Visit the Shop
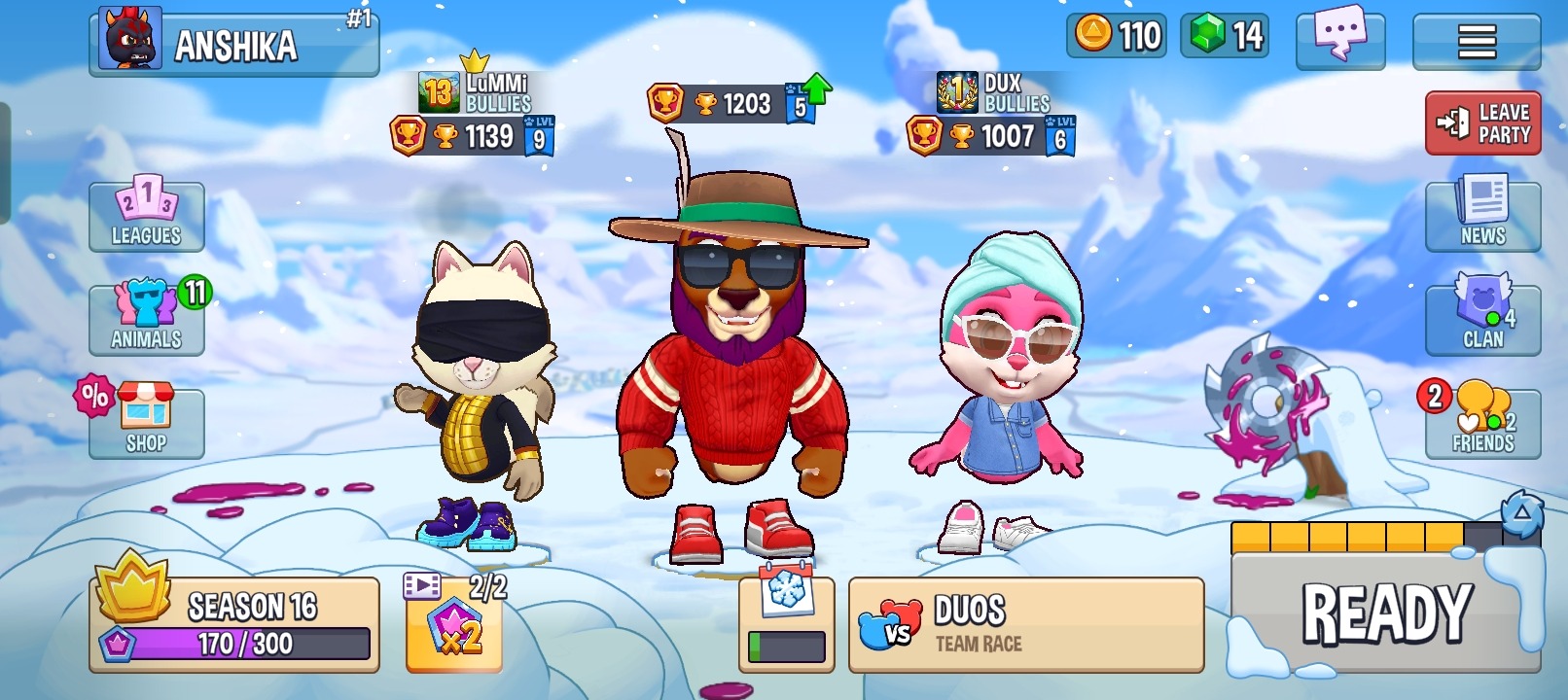This screenshot has width=1568, height=700. 146,423
